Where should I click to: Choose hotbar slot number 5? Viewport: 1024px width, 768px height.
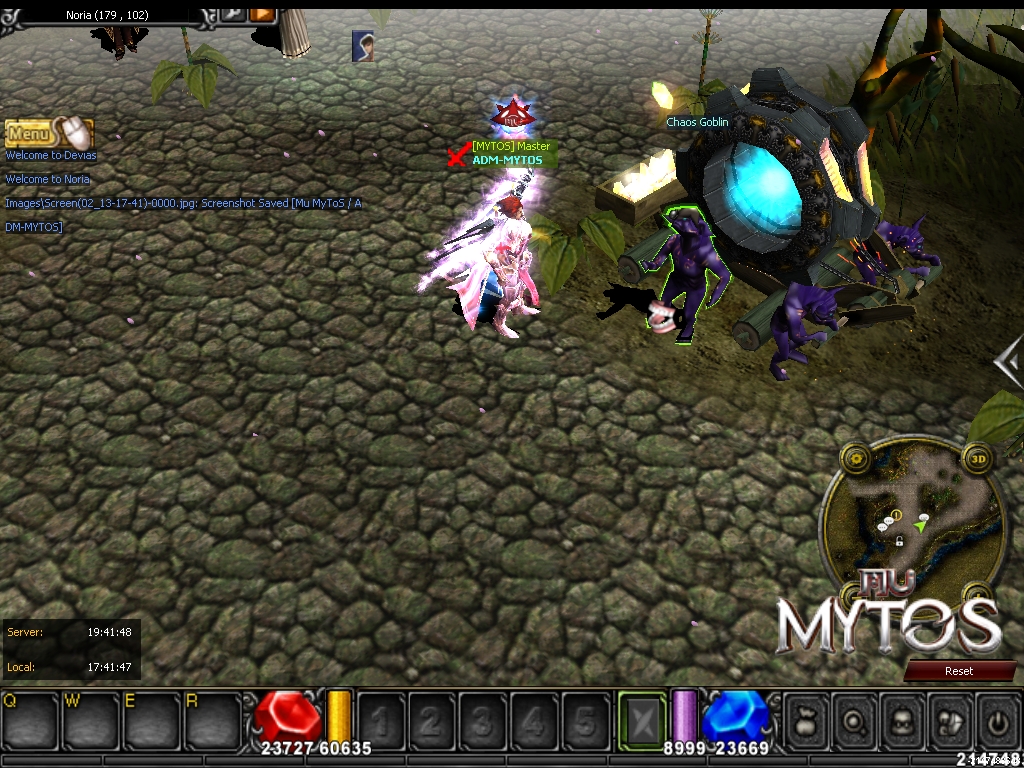pyautogui.click(x=586, y=720)
